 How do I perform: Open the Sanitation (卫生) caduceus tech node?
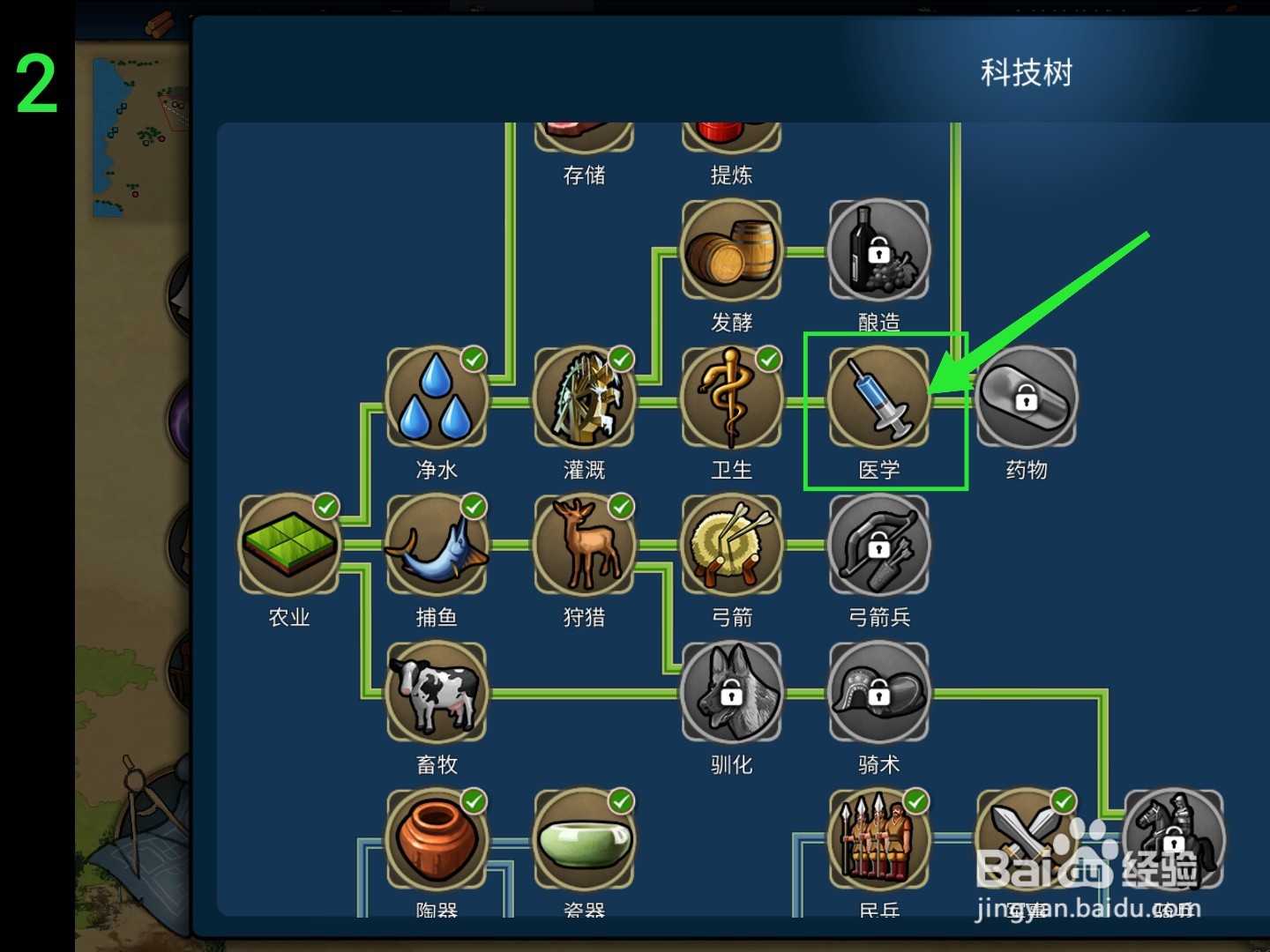[x=732, y=397]
